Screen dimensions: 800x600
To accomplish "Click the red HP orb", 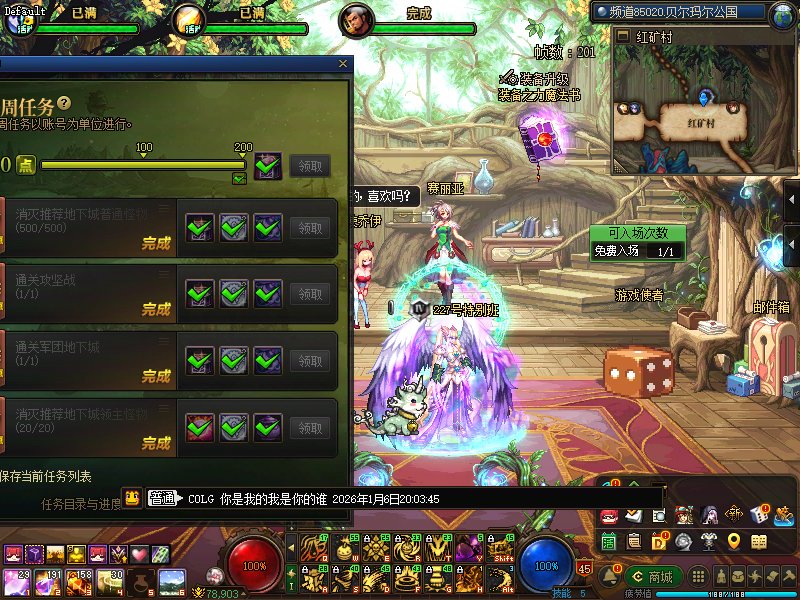I will [x=254, y=565].
